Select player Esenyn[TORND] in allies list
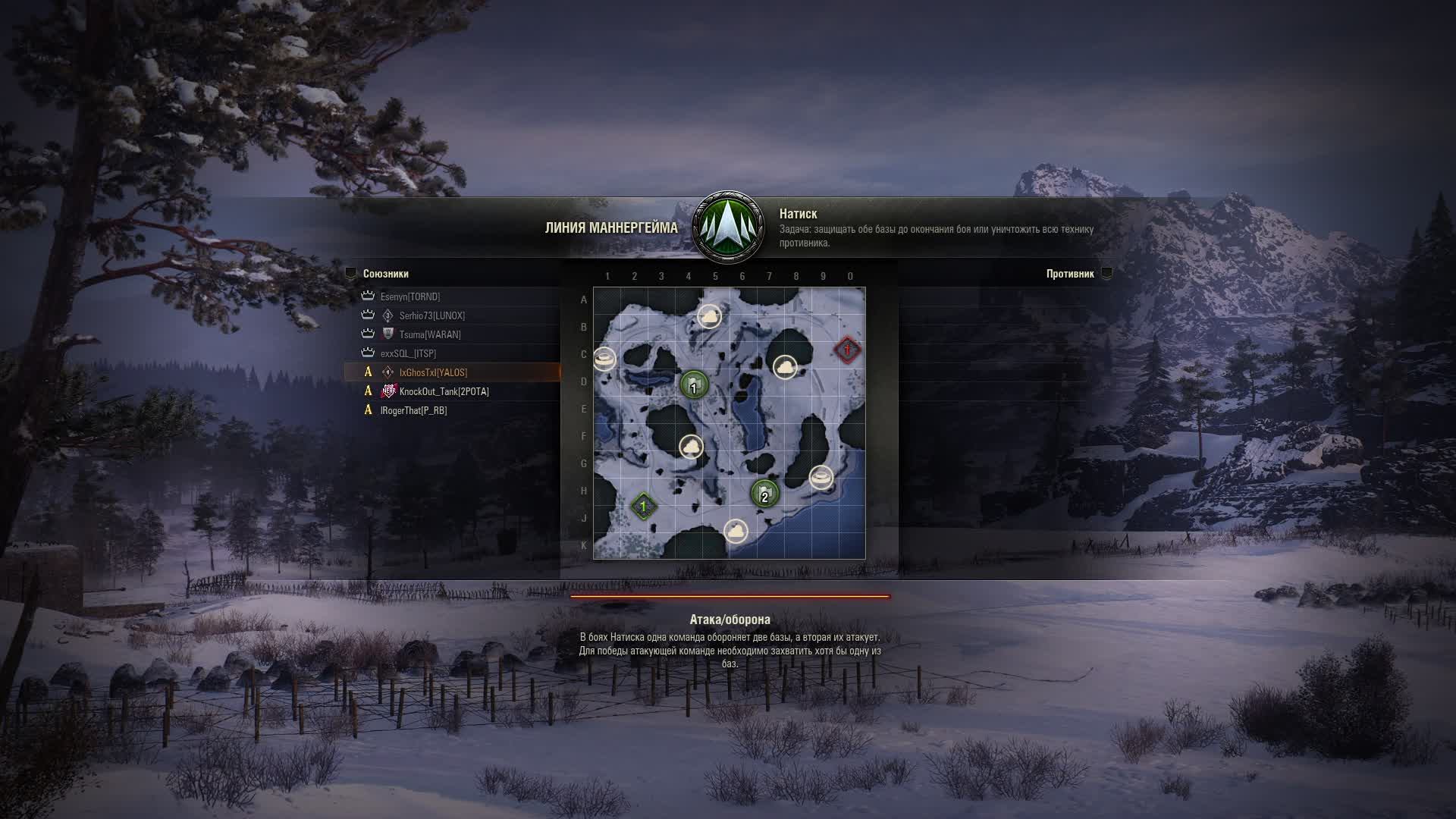This screenshot has height=819, width=1456. (x=410, y=297)
